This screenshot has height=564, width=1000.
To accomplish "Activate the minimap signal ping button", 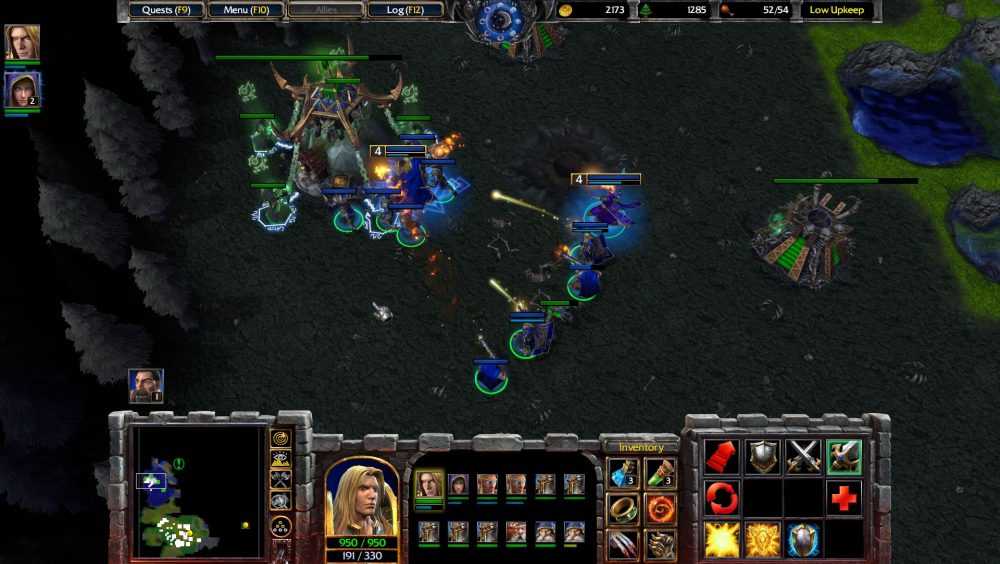I will (x=281, y=437).
